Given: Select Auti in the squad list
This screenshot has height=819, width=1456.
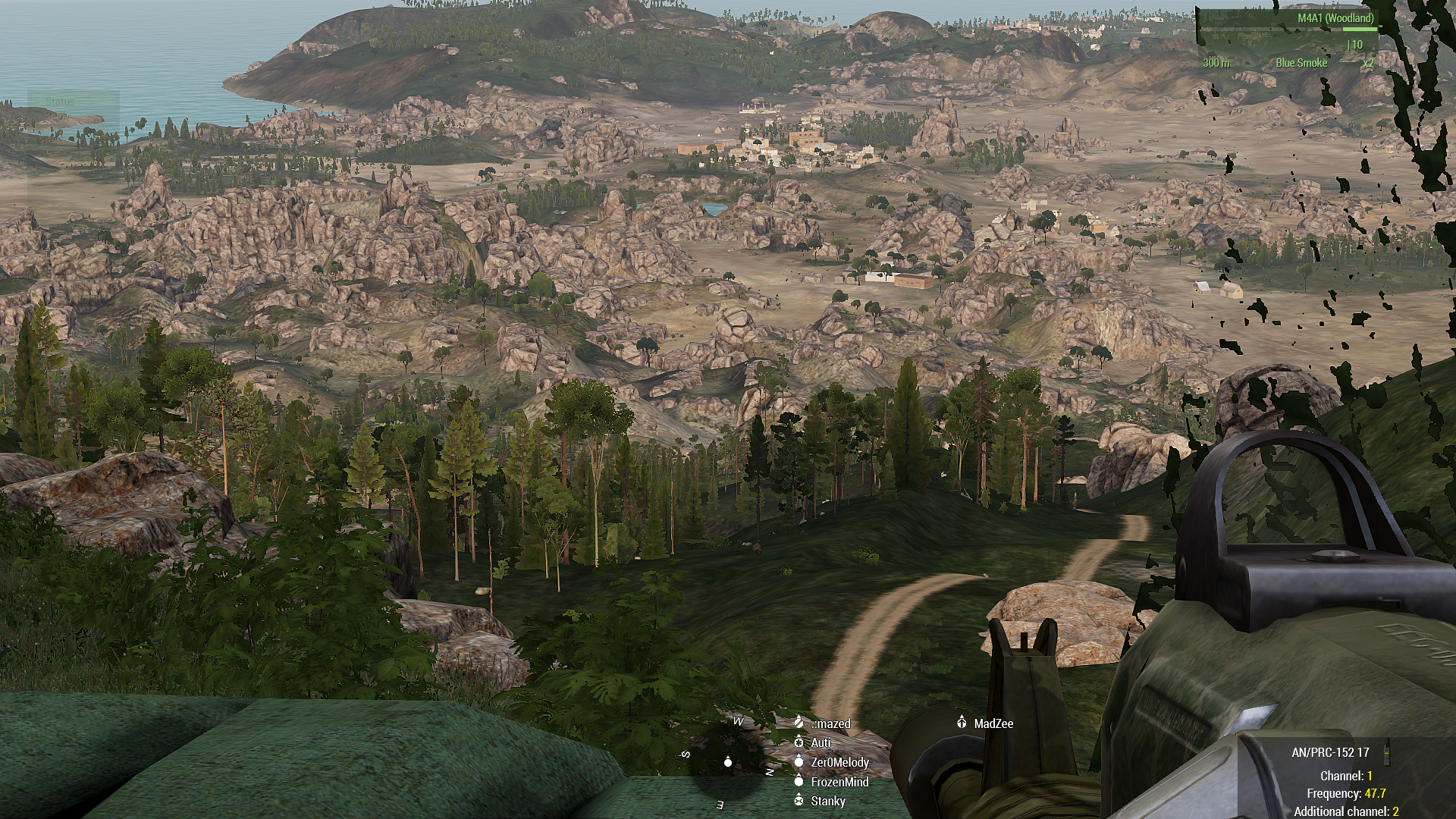Looking at the screenshot, I should pyautogui.click(x=821, y=743).
